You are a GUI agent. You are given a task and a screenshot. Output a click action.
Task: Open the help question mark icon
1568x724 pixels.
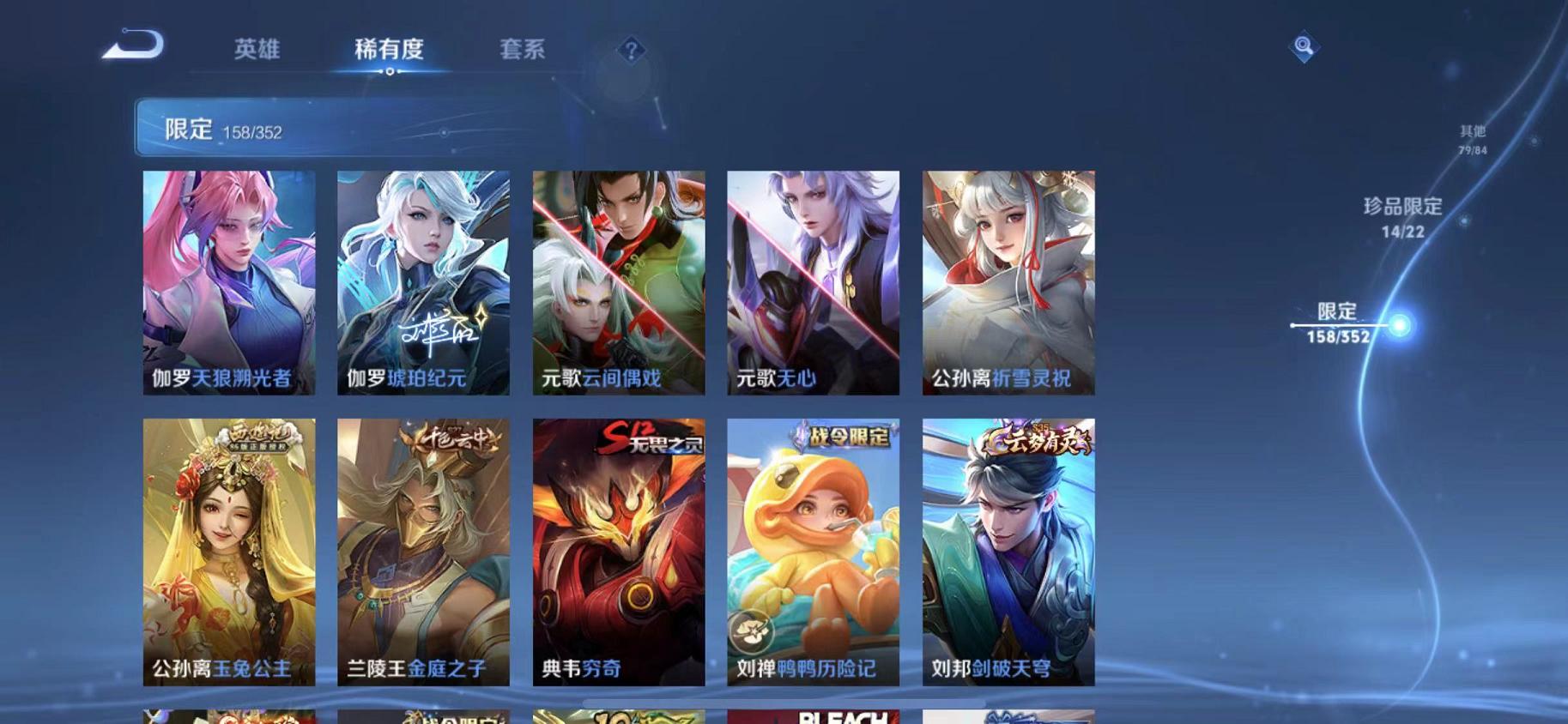631,51
